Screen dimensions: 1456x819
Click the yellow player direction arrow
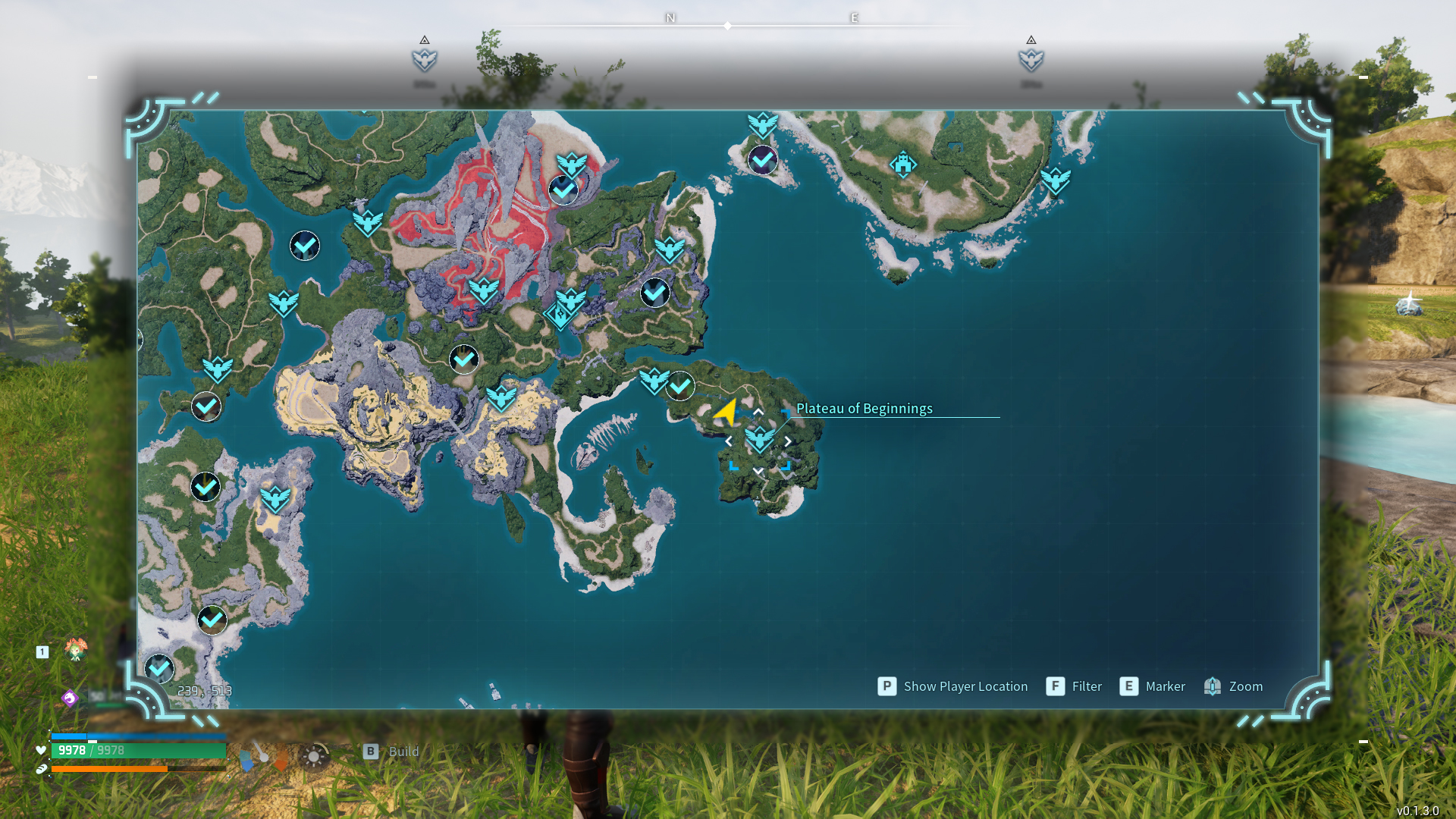(728, 412)
